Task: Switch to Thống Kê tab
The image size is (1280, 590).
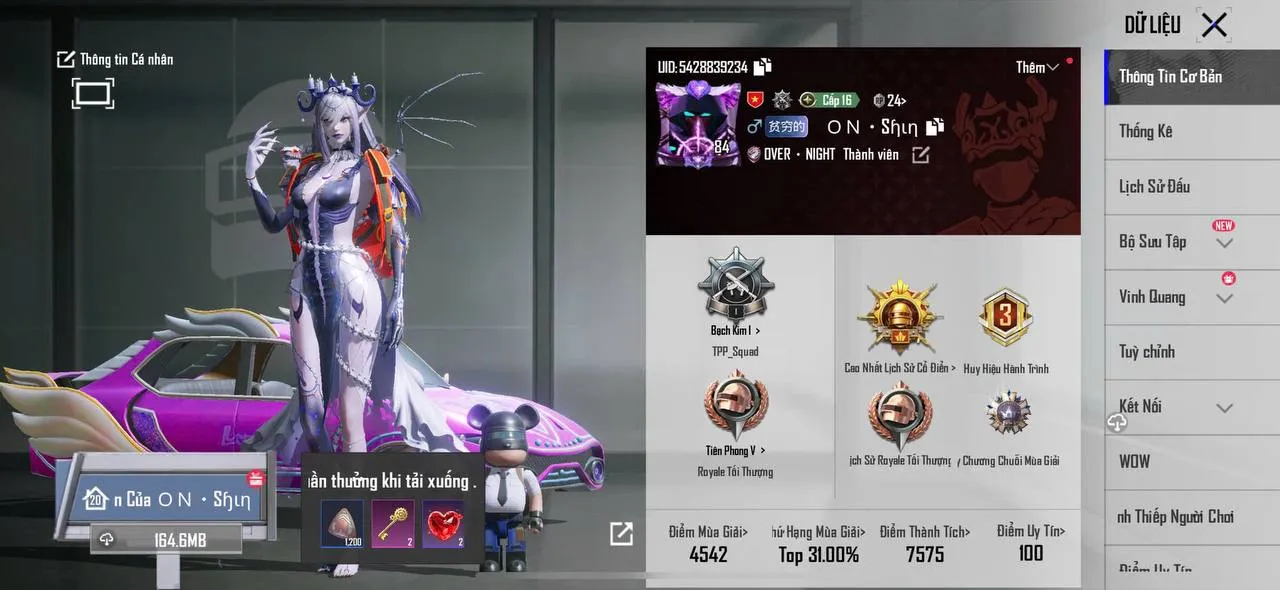Action: point(1146,131)
